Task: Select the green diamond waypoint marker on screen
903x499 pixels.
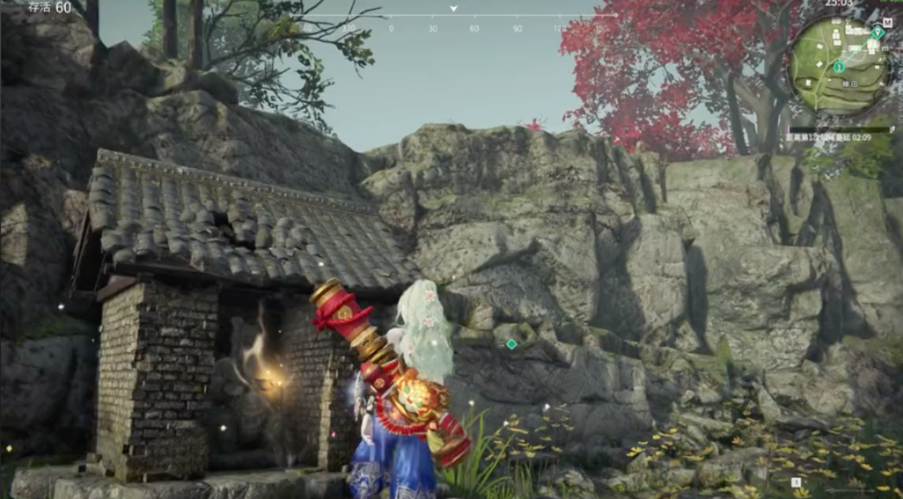Action: (511, 344)
